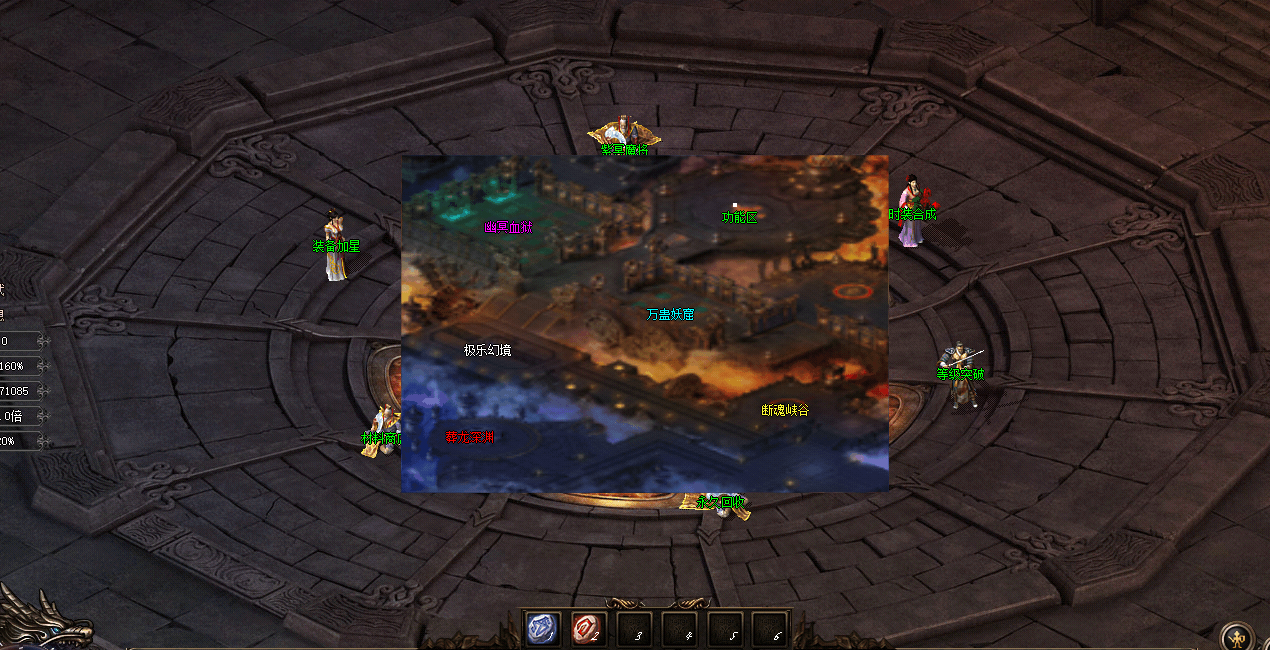Teleport to 幽冥血狱 on the map

coord(509,227)
